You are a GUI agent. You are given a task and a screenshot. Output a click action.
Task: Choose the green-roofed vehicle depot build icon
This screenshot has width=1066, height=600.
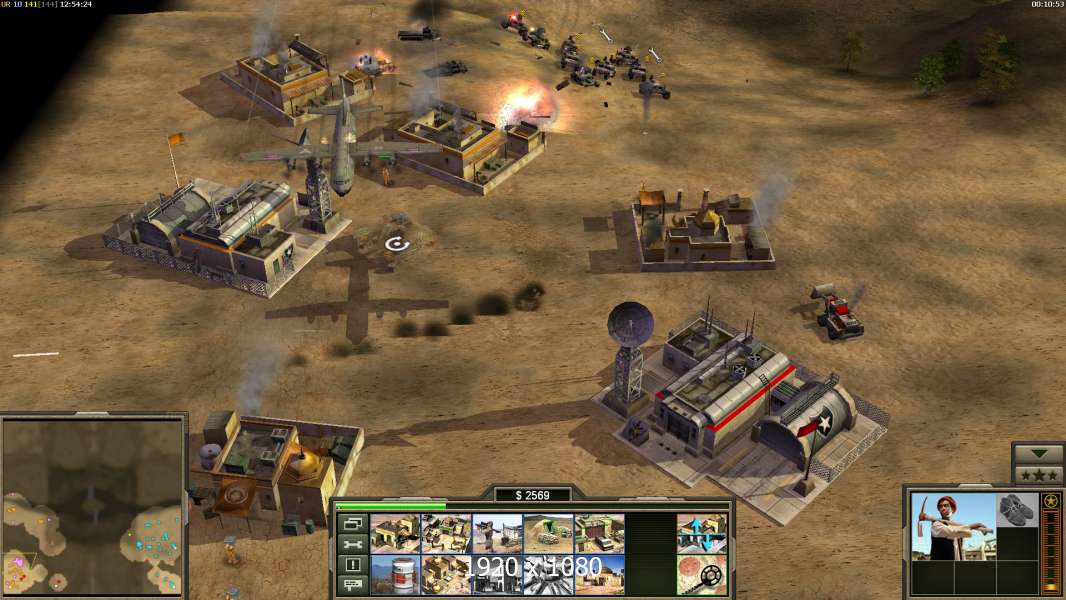point(599,533)
